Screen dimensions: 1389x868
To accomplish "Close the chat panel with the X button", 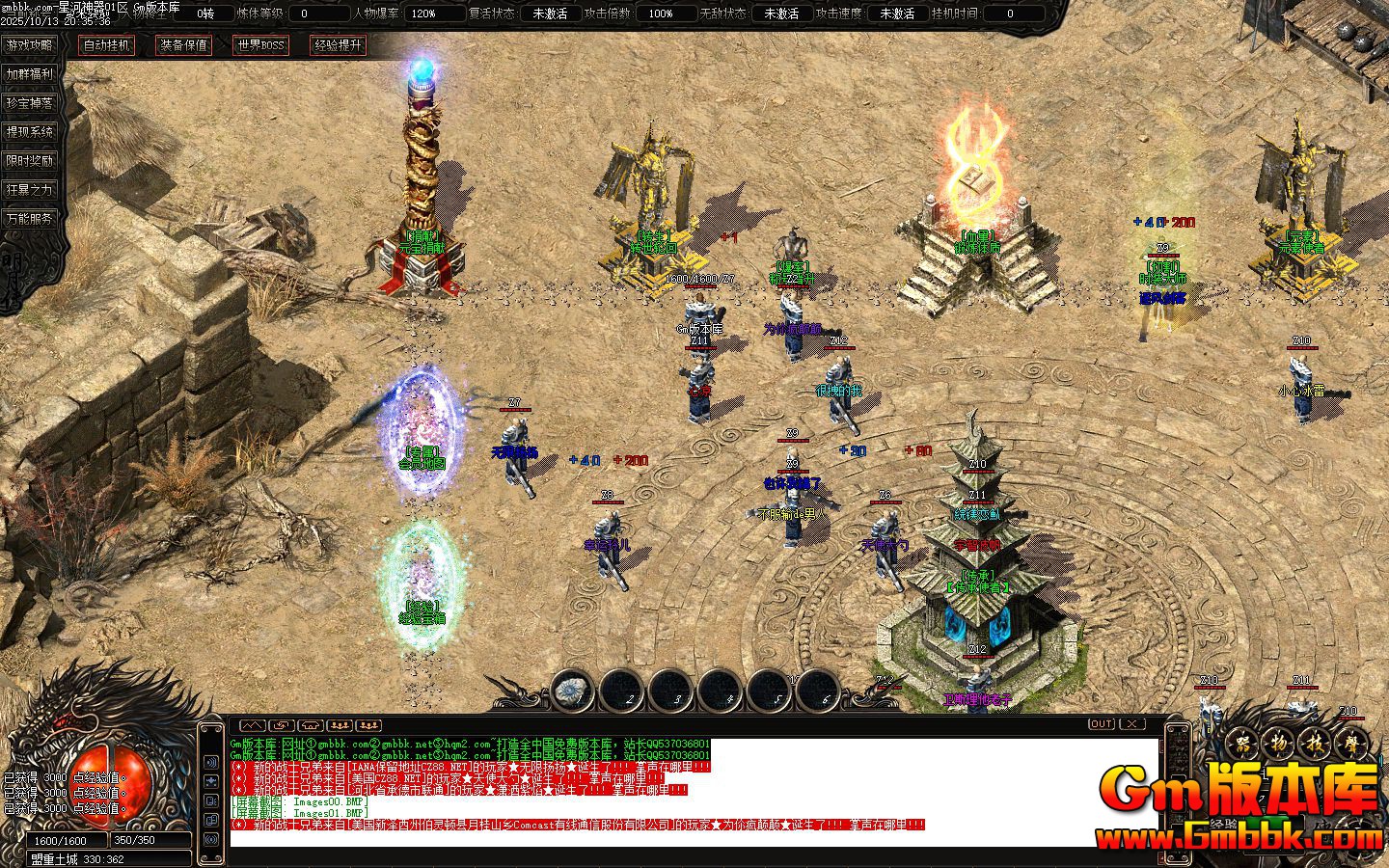I will coord(1131,723).
